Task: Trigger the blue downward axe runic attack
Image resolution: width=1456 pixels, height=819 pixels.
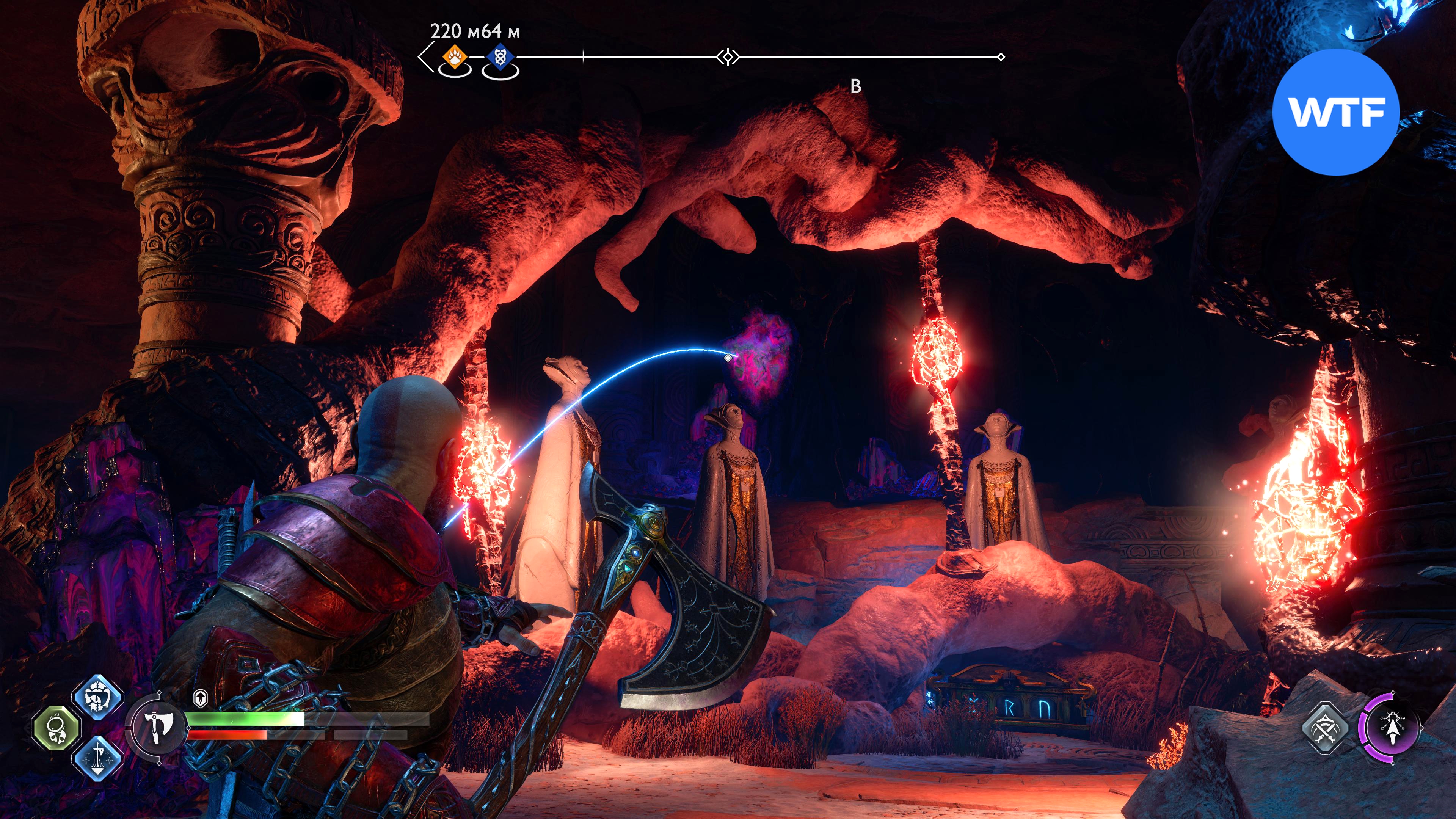Action: pyautogui.click(x=98, y=758)
